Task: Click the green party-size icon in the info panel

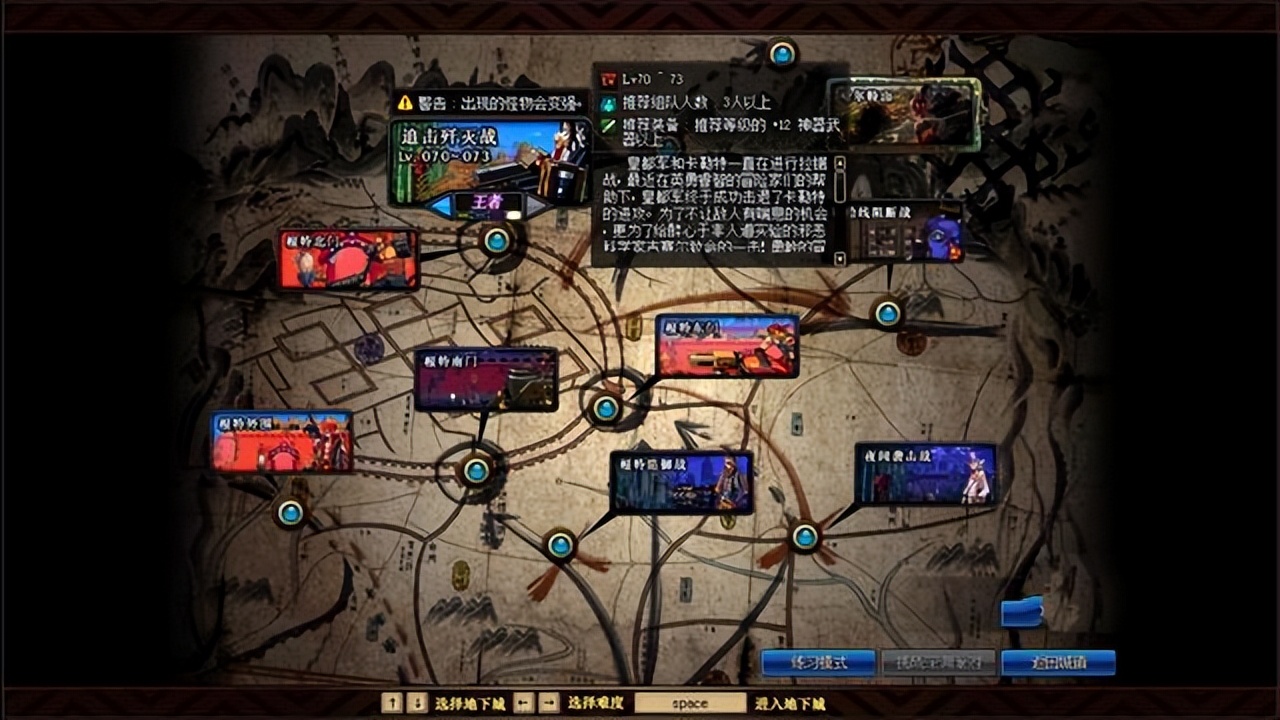Action: click(607, 103)
